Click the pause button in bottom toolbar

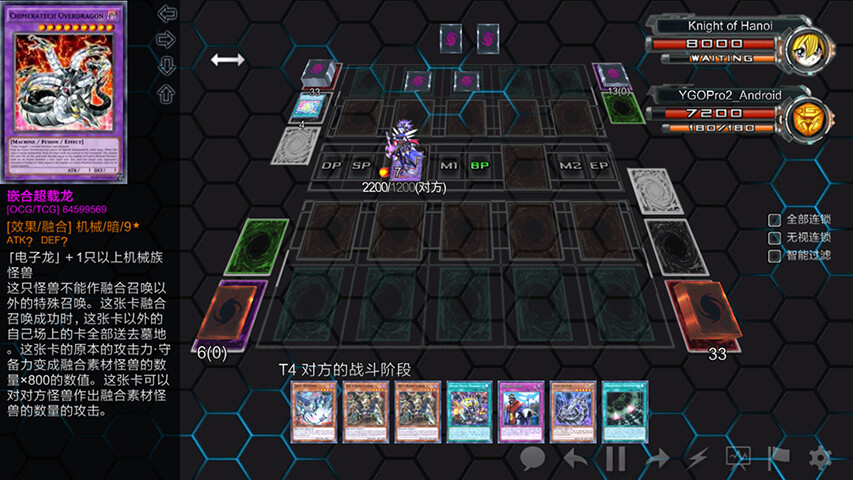pos(616,458)
